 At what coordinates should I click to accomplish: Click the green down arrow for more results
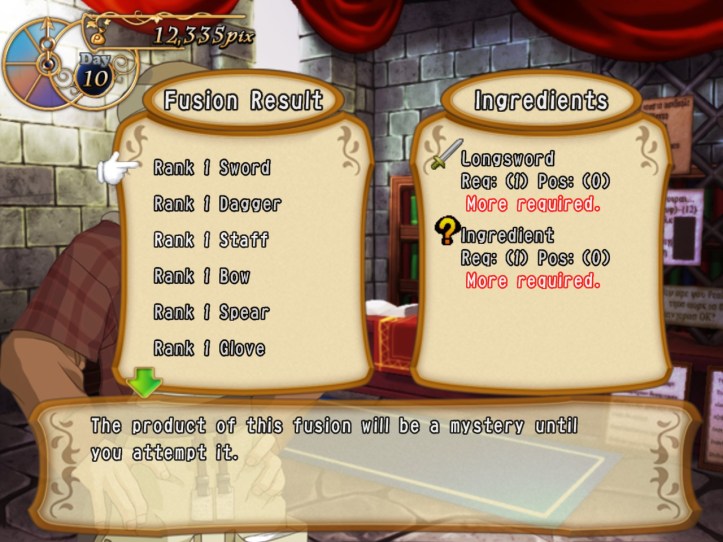point(144,381)
